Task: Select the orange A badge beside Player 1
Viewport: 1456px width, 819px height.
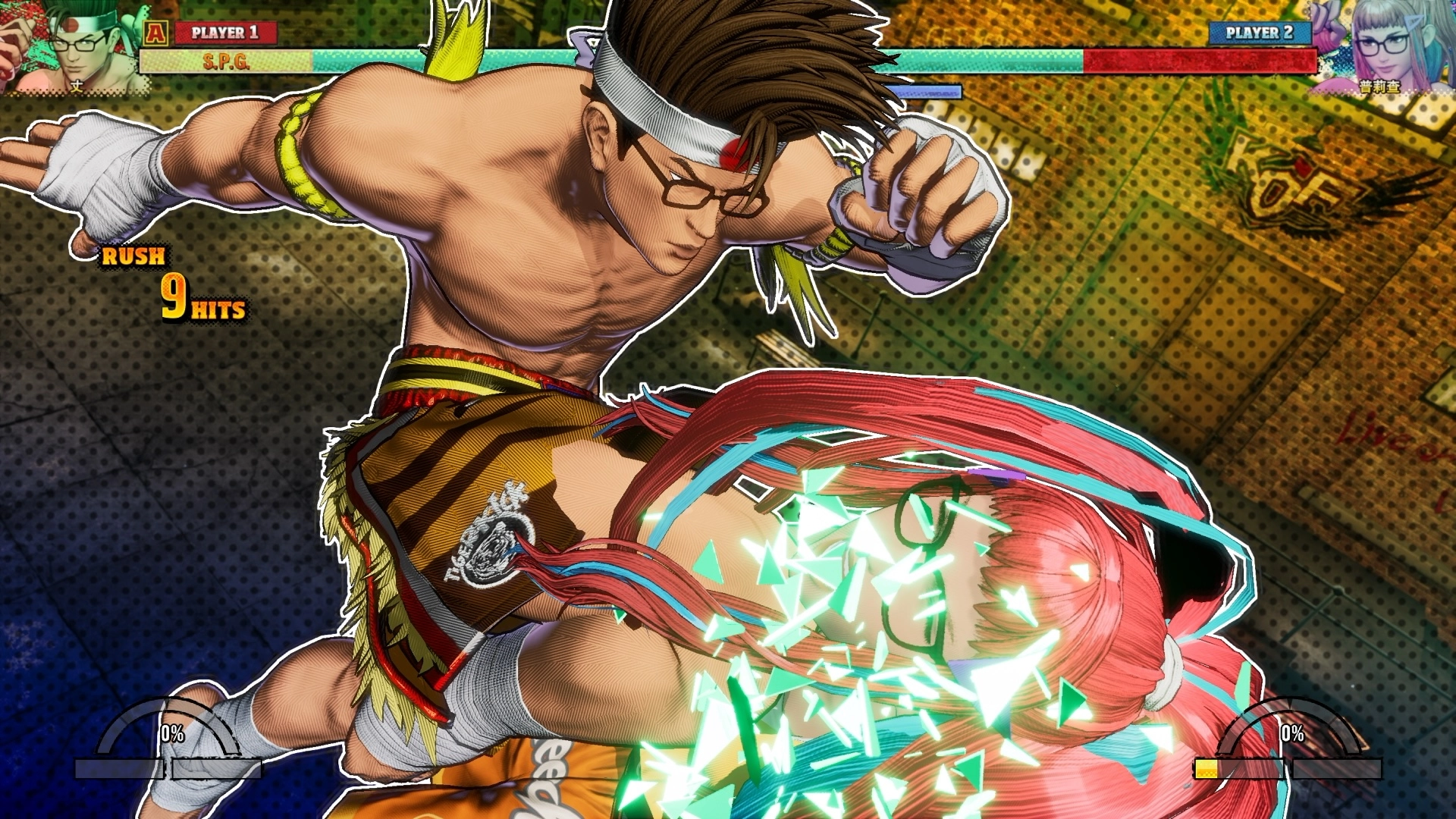Action: tap(155, 33)
